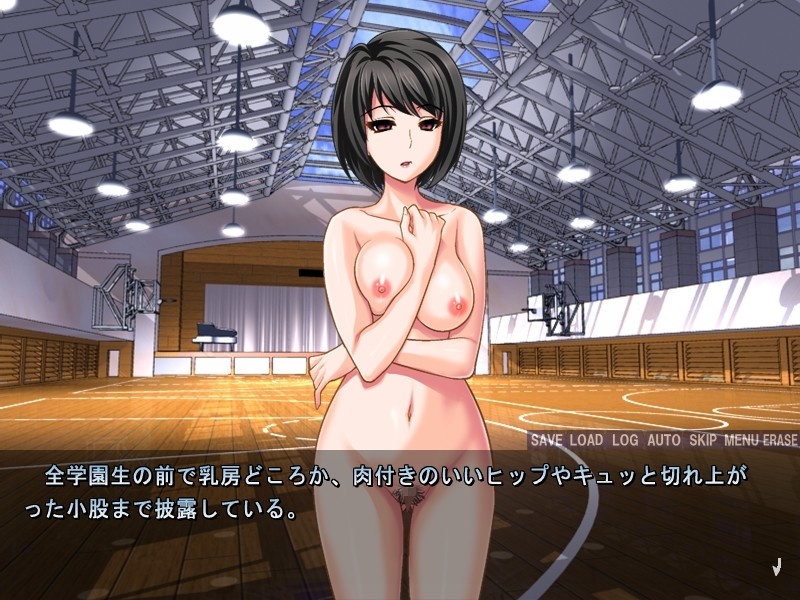Open the LOAD game screen
The width and height of the screenshot is (800, 600).
587,440
